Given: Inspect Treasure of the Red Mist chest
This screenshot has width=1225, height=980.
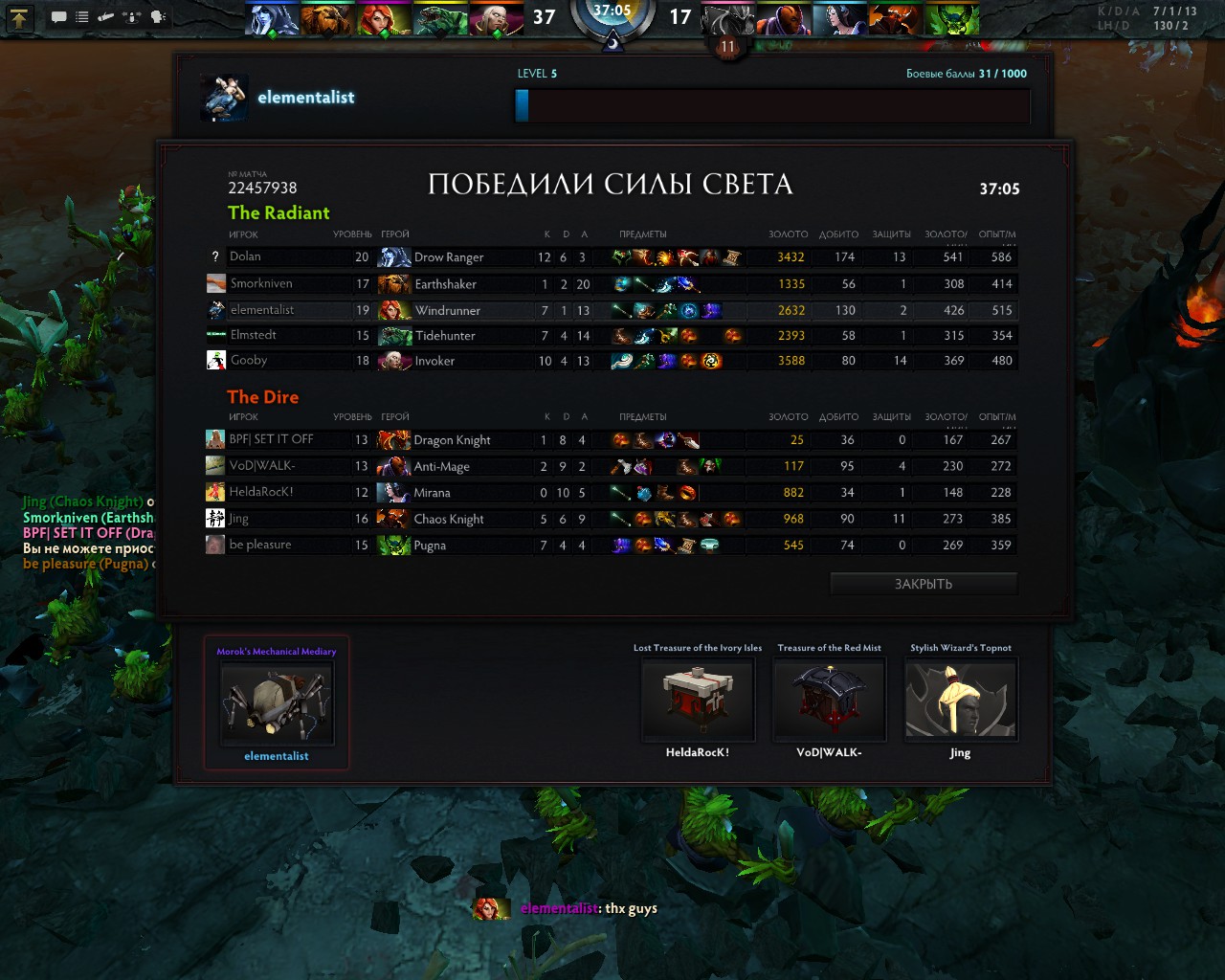Looking at the screenshot, I should [829, 700].
